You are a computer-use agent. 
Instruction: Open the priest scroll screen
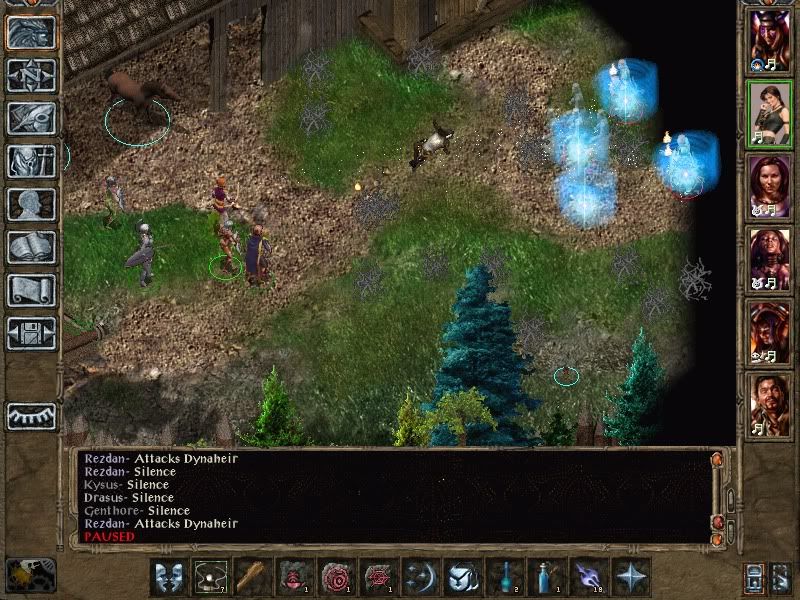click(31, 290)
